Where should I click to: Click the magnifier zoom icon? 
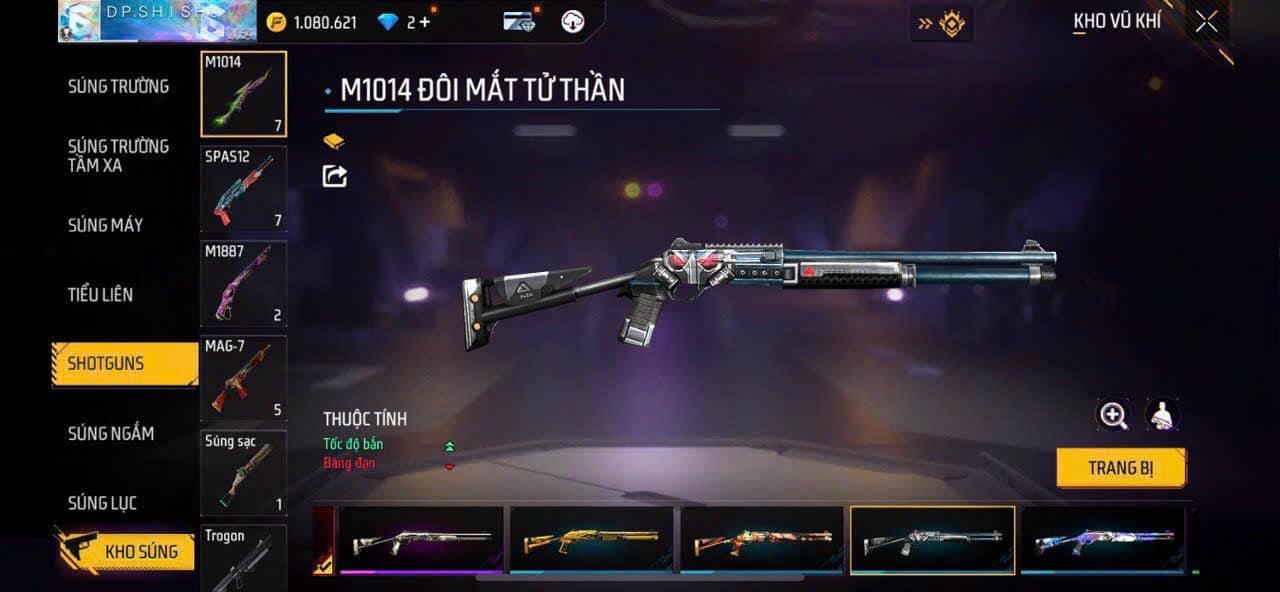pyautogui.click(x=1113, y=415)
